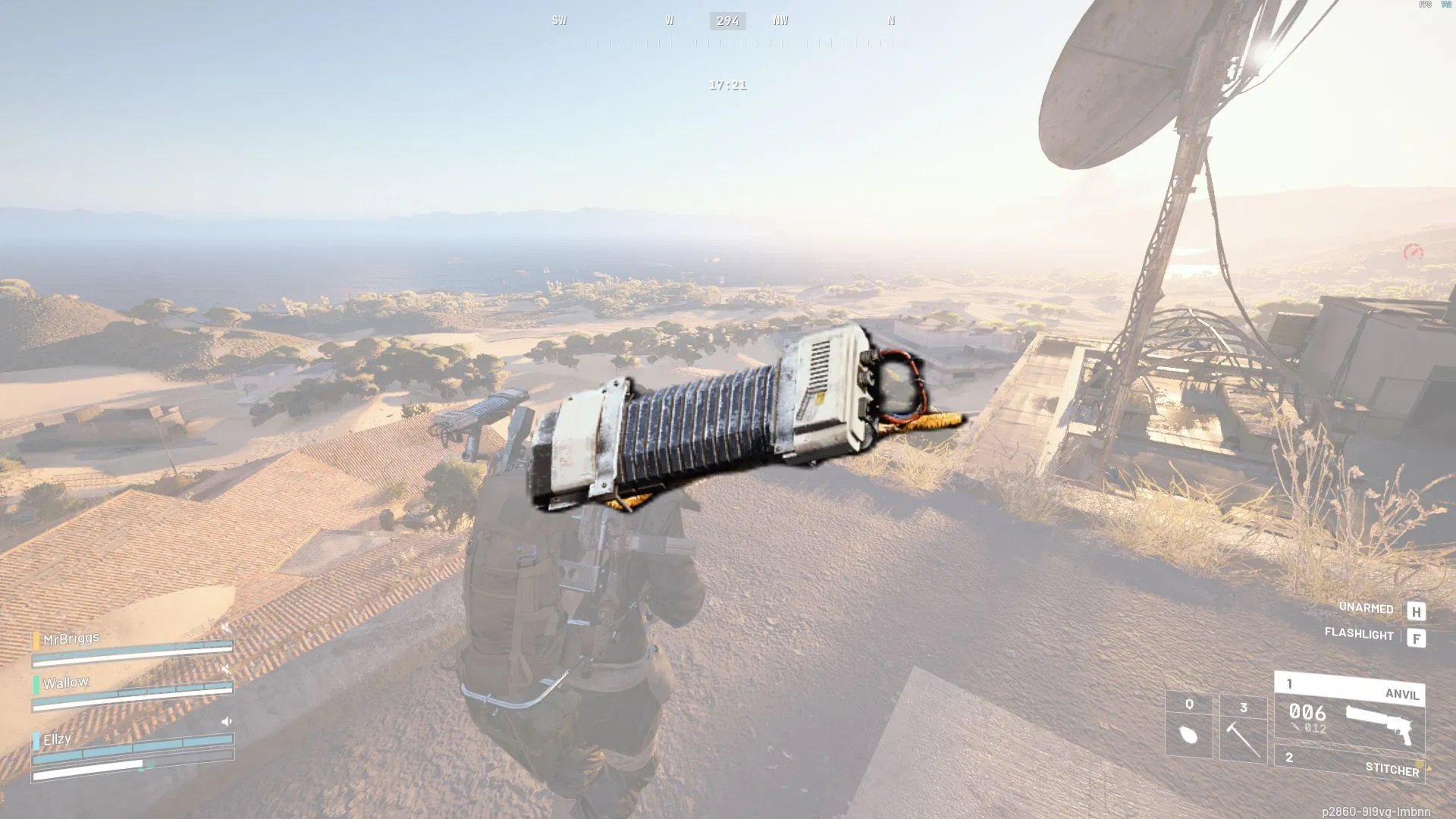Expand Wallow's muted voice indicator
The image size is (1456, 819).
(x=226, y=667)
